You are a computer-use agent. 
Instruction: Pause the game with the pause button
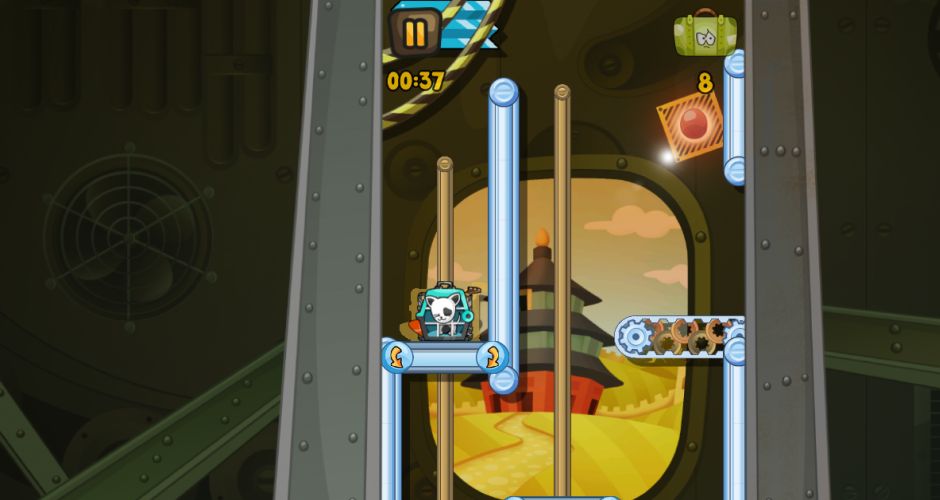point(415,33)
